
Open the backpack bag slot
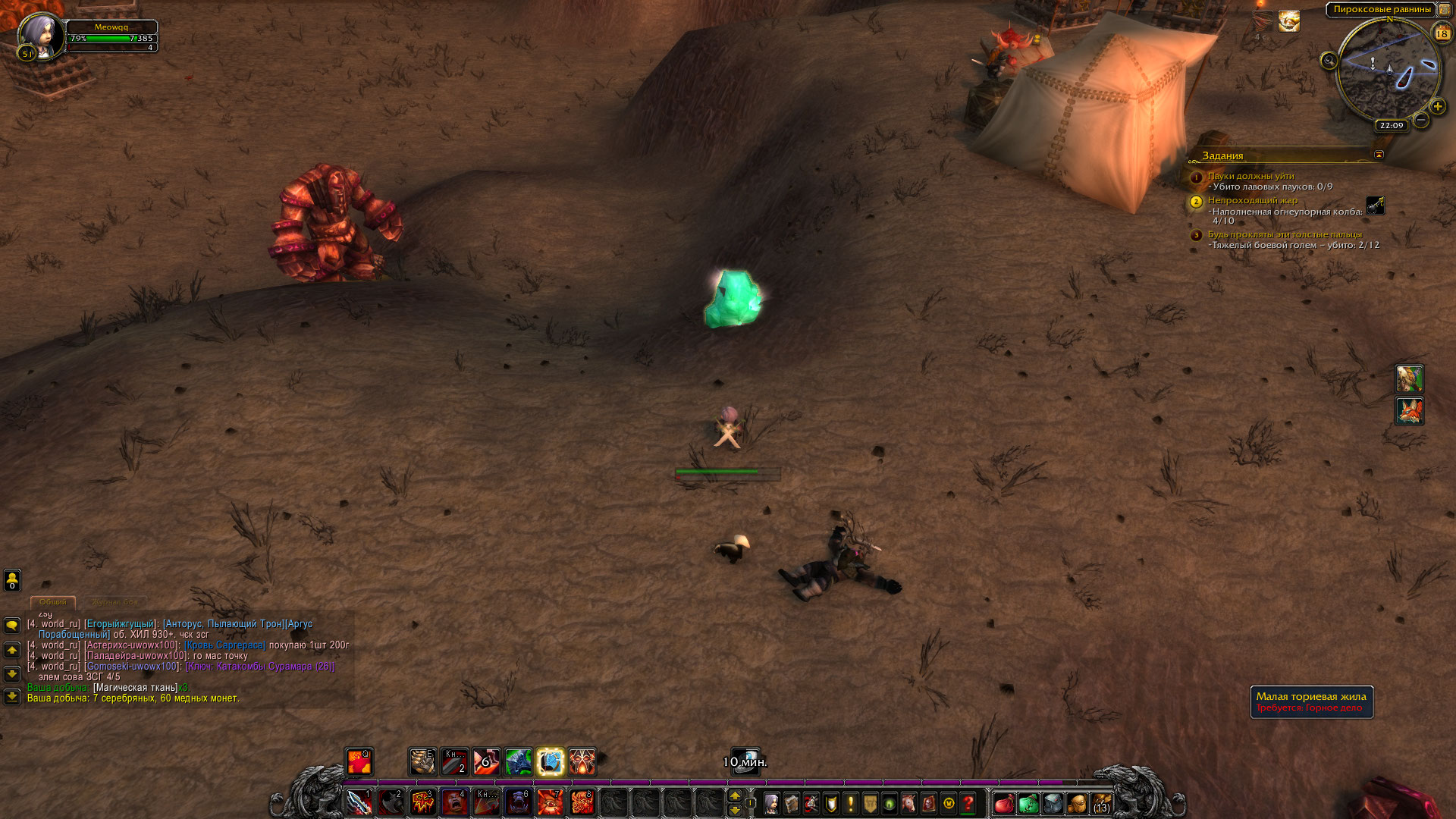[x=1100, y=803]
